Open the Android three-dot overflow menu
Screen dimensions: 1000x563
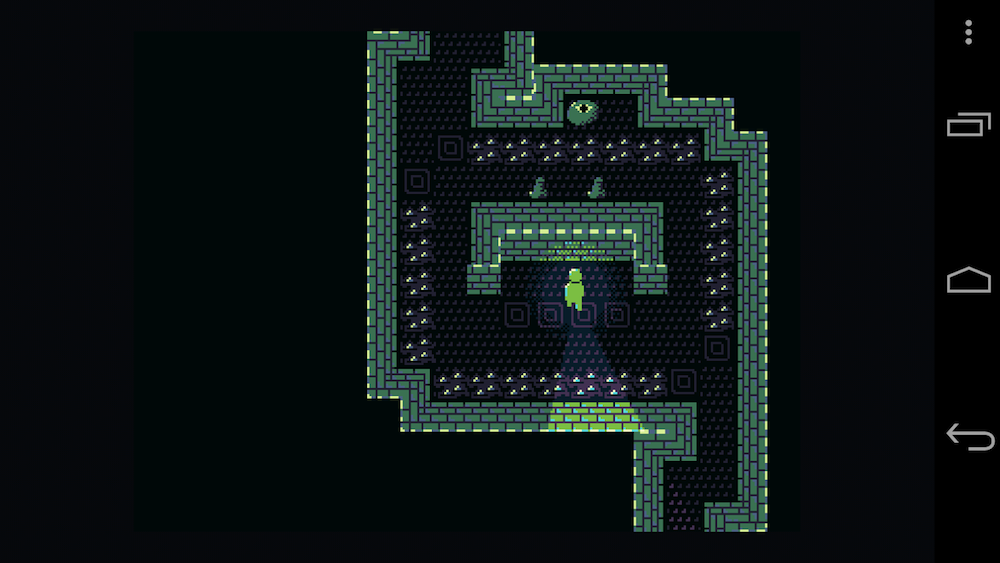click(968, 32)
